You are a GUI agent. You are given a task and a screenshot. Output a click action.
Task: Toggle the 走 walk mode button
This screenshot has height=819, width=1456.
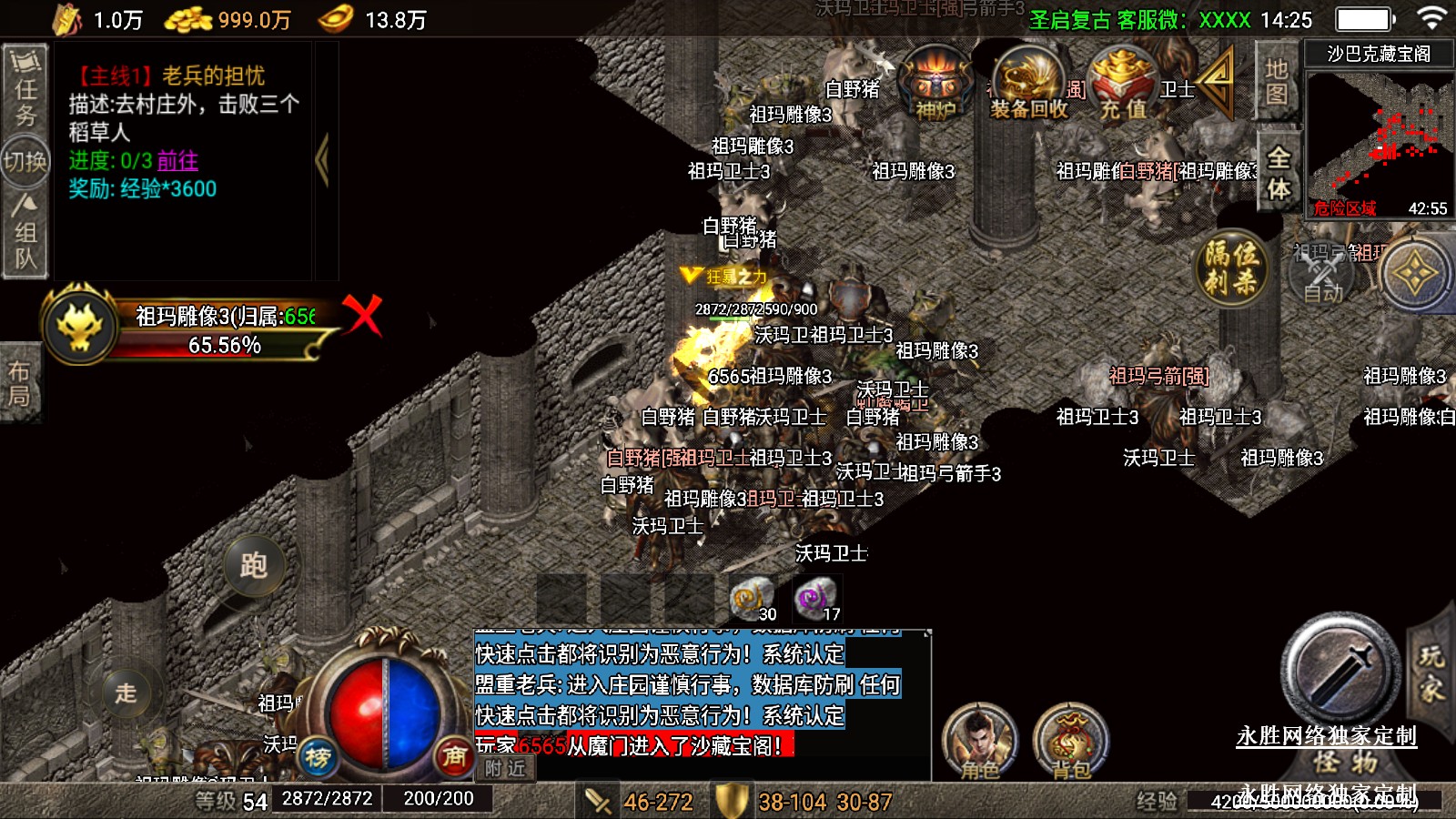pyautogui.click(x=126, y=692)
